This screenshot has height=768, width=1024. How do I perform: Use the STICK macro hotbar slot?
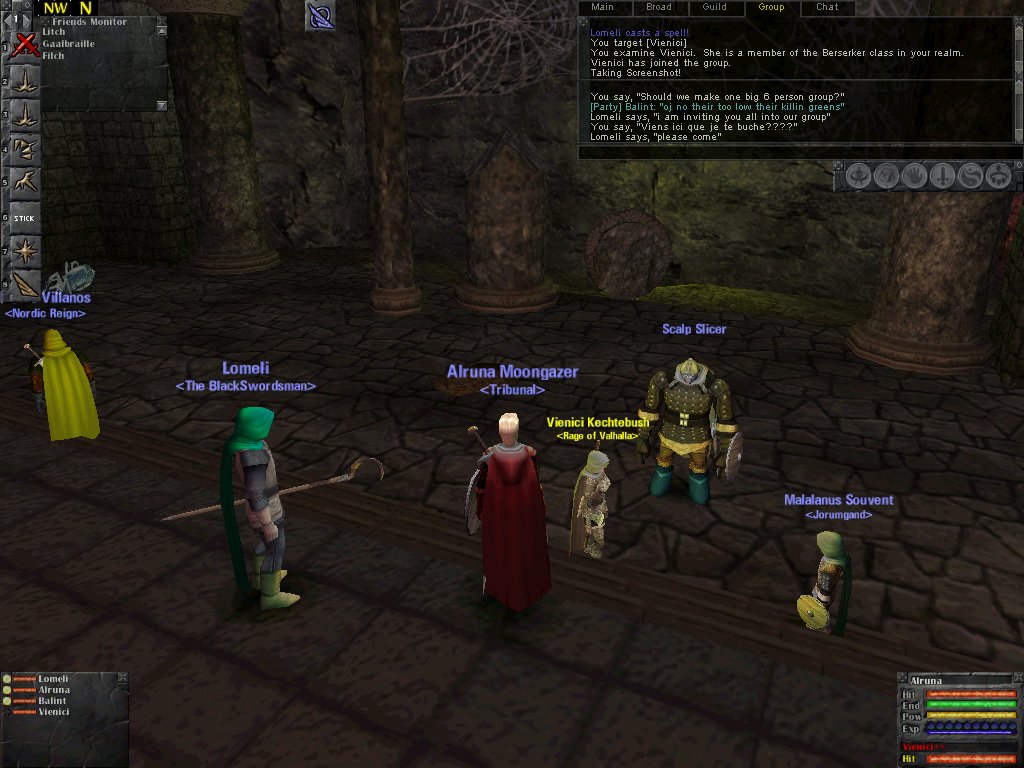click(25, 216)
